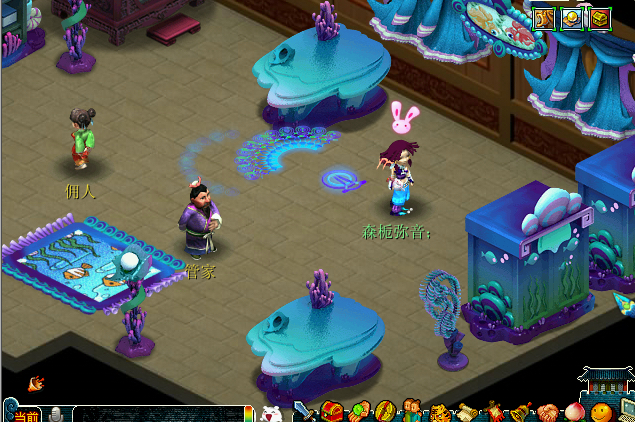The width and height of the screenshot is (635, 422).
Task: Click the tiger face icon
Action: tap(440, 411)
